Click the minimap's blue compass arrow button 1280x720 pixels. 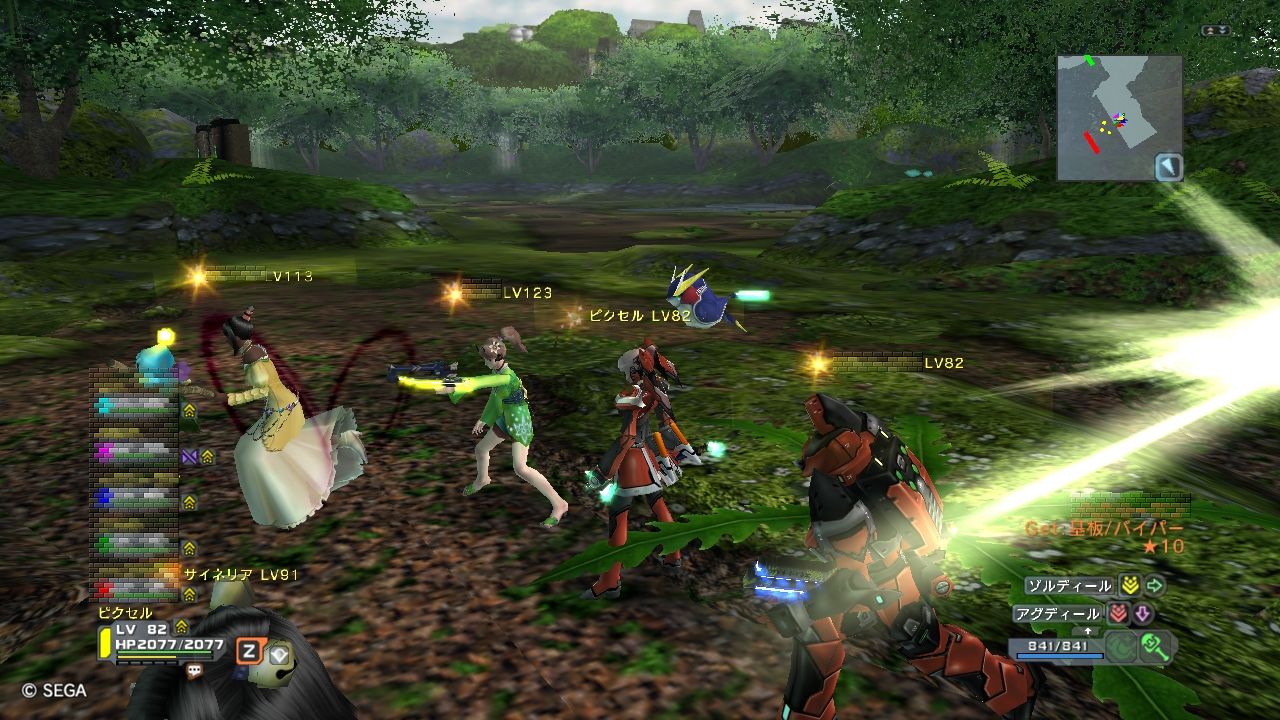1168,167
